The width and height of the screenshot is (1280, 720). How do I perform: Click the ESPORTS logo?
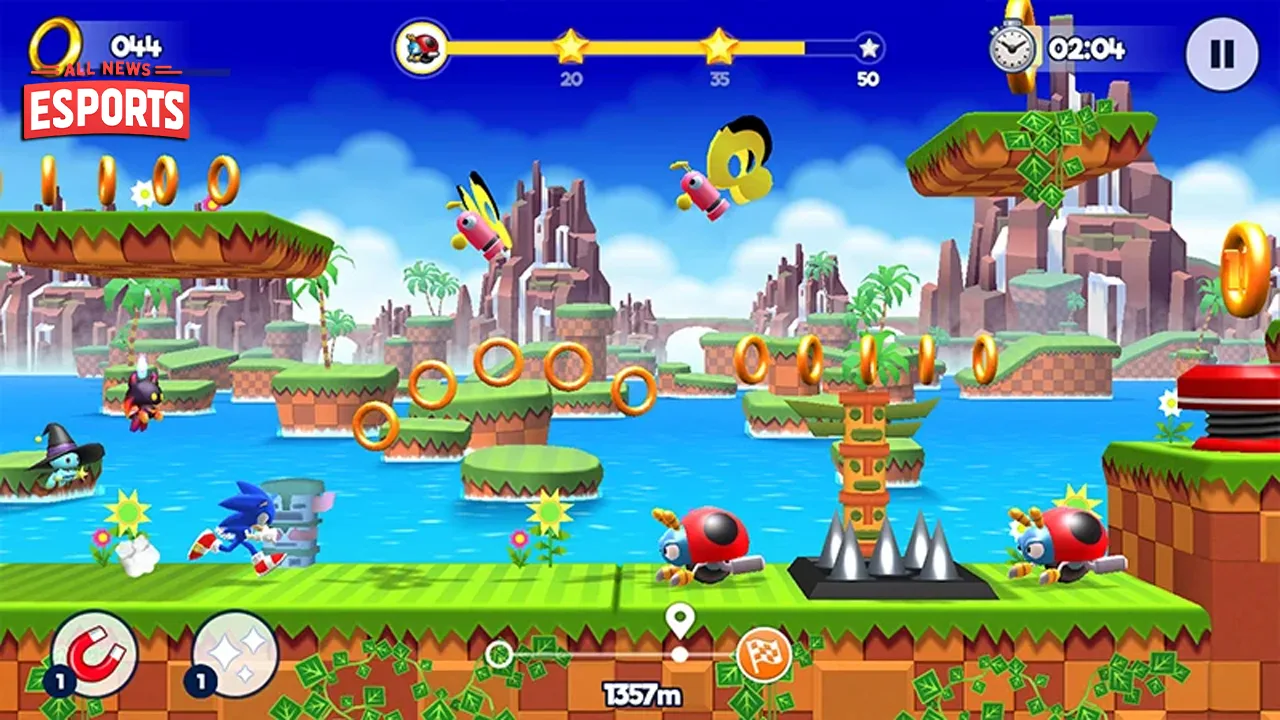104,110
